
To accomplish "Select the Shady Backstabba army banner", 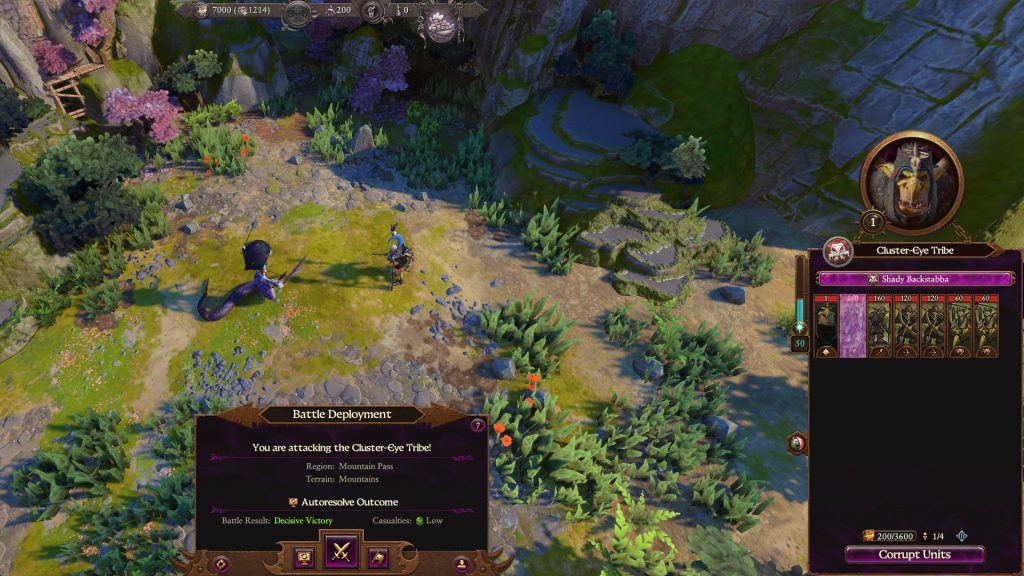I will pos(914,279).
